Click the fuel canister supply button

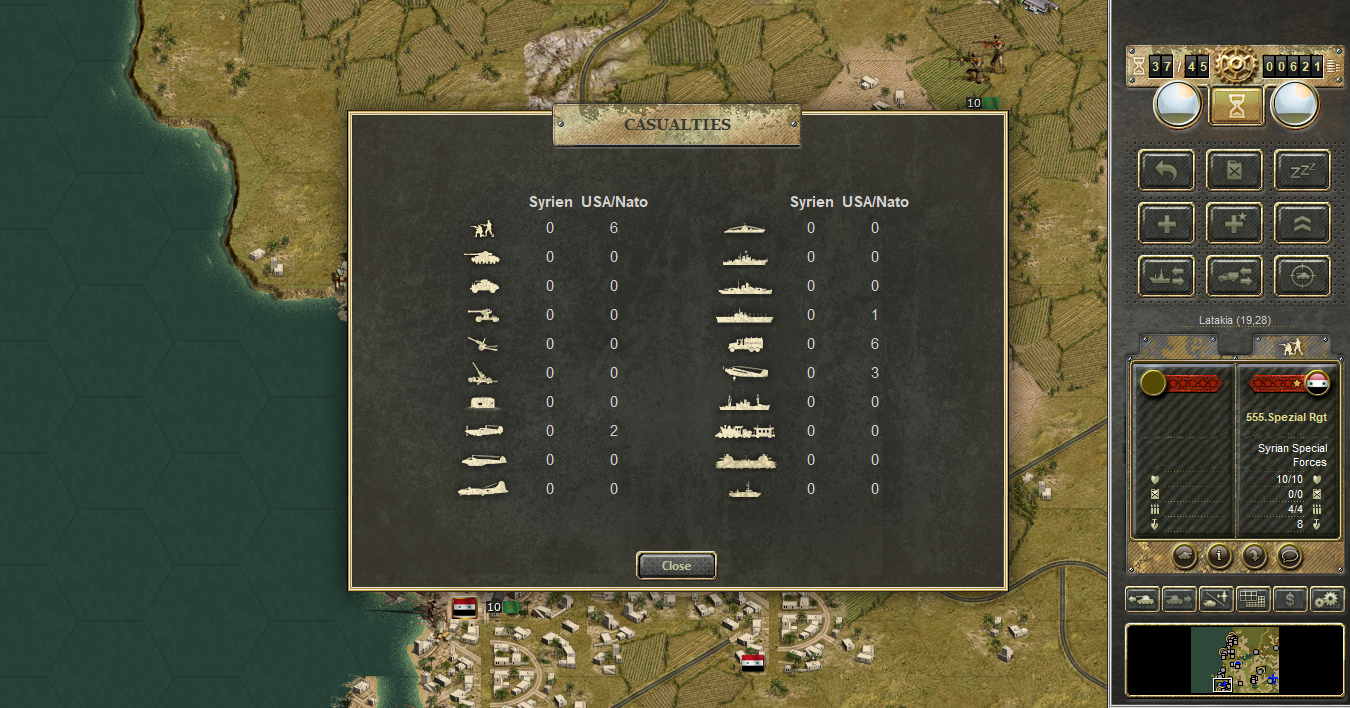click(x=1234, y=170)
